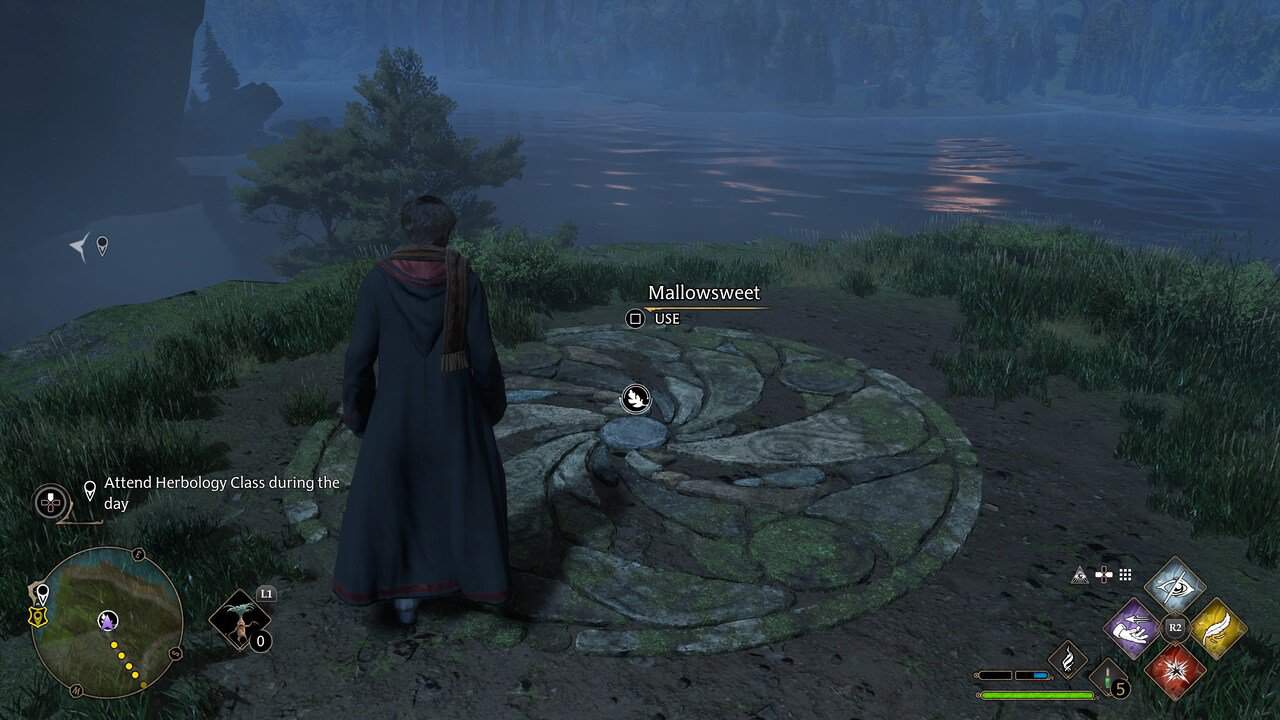Open the circular minimap

tap(107, 621)
